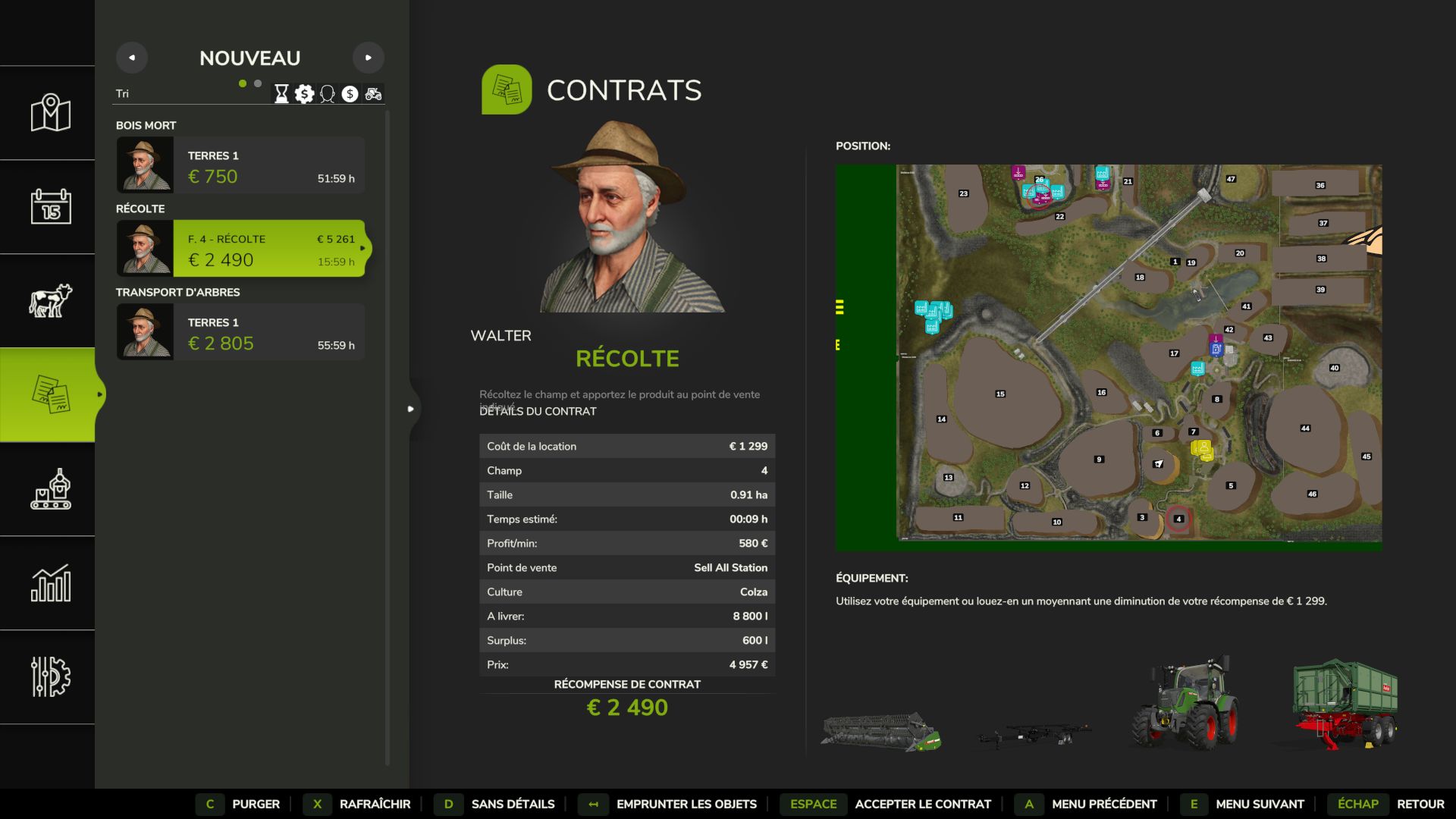This screenshot has width=1456, height=819.
Task: Go to next contract category with right arrow
Action: coord(369,58)
